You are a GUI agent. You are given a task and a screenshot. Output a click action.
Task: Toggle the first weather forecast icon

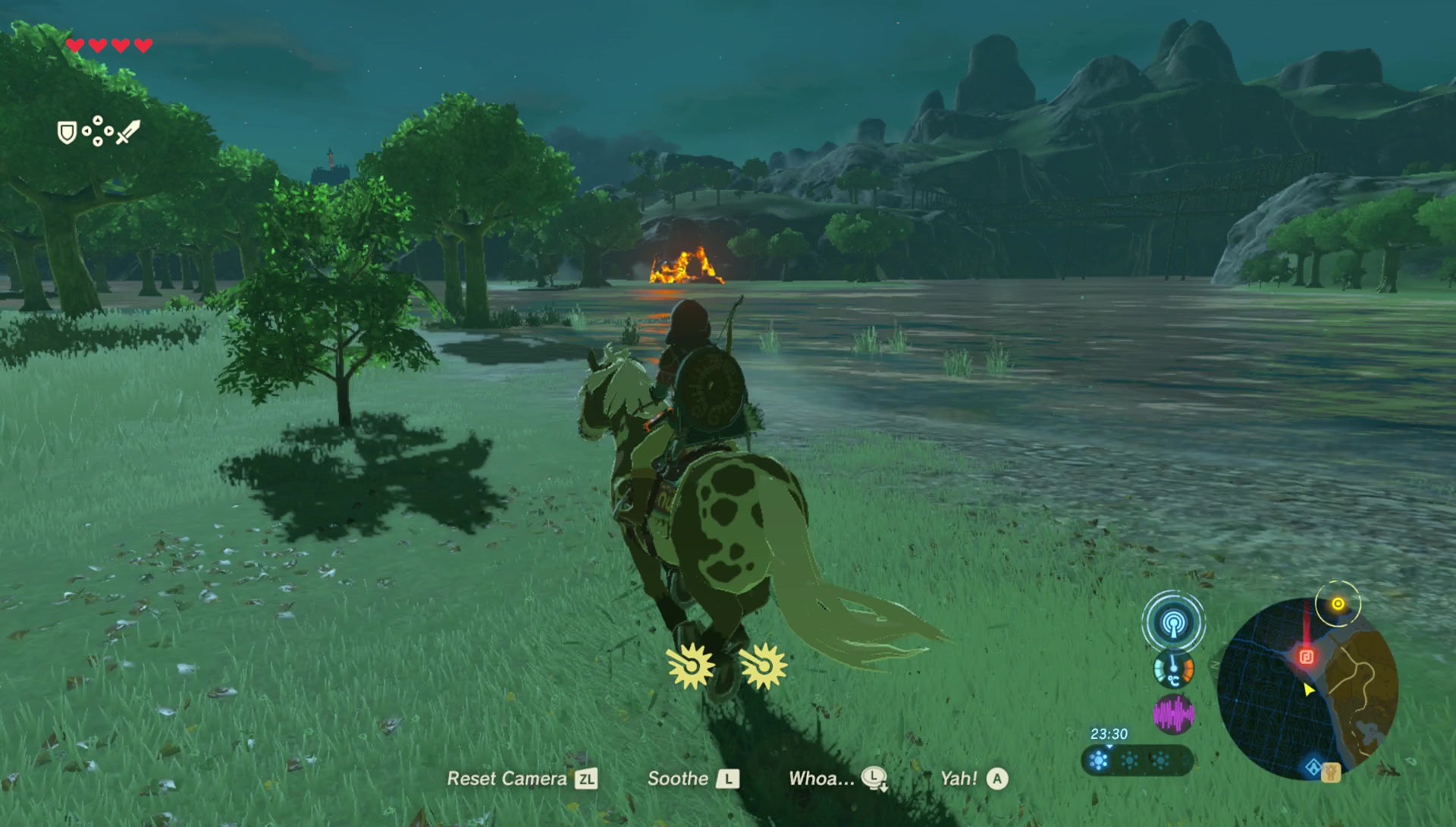point(1099,761)
